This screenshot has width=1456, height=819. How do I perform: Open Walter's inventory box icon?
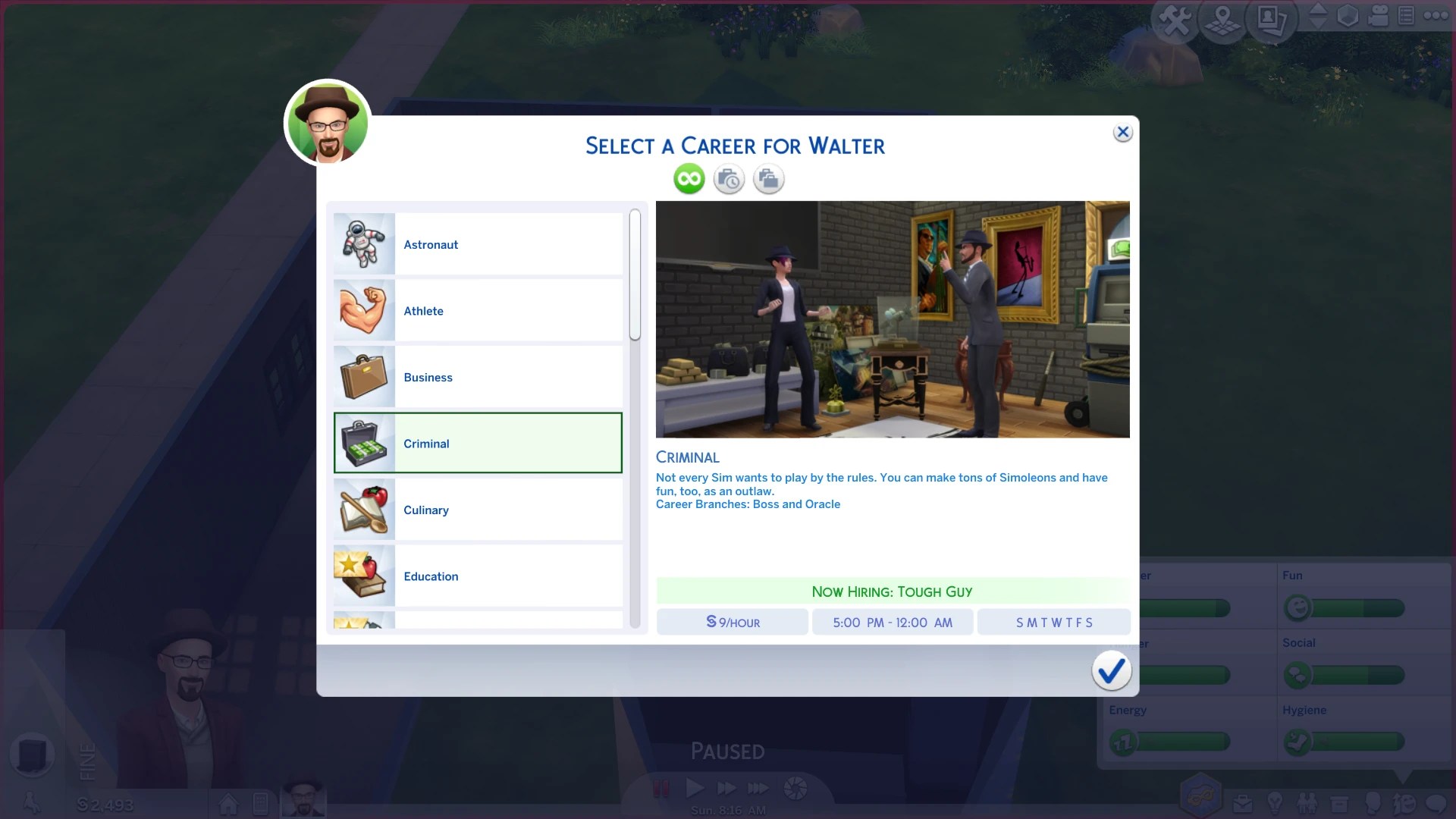pyautogui.click(x=1339, y=804)
